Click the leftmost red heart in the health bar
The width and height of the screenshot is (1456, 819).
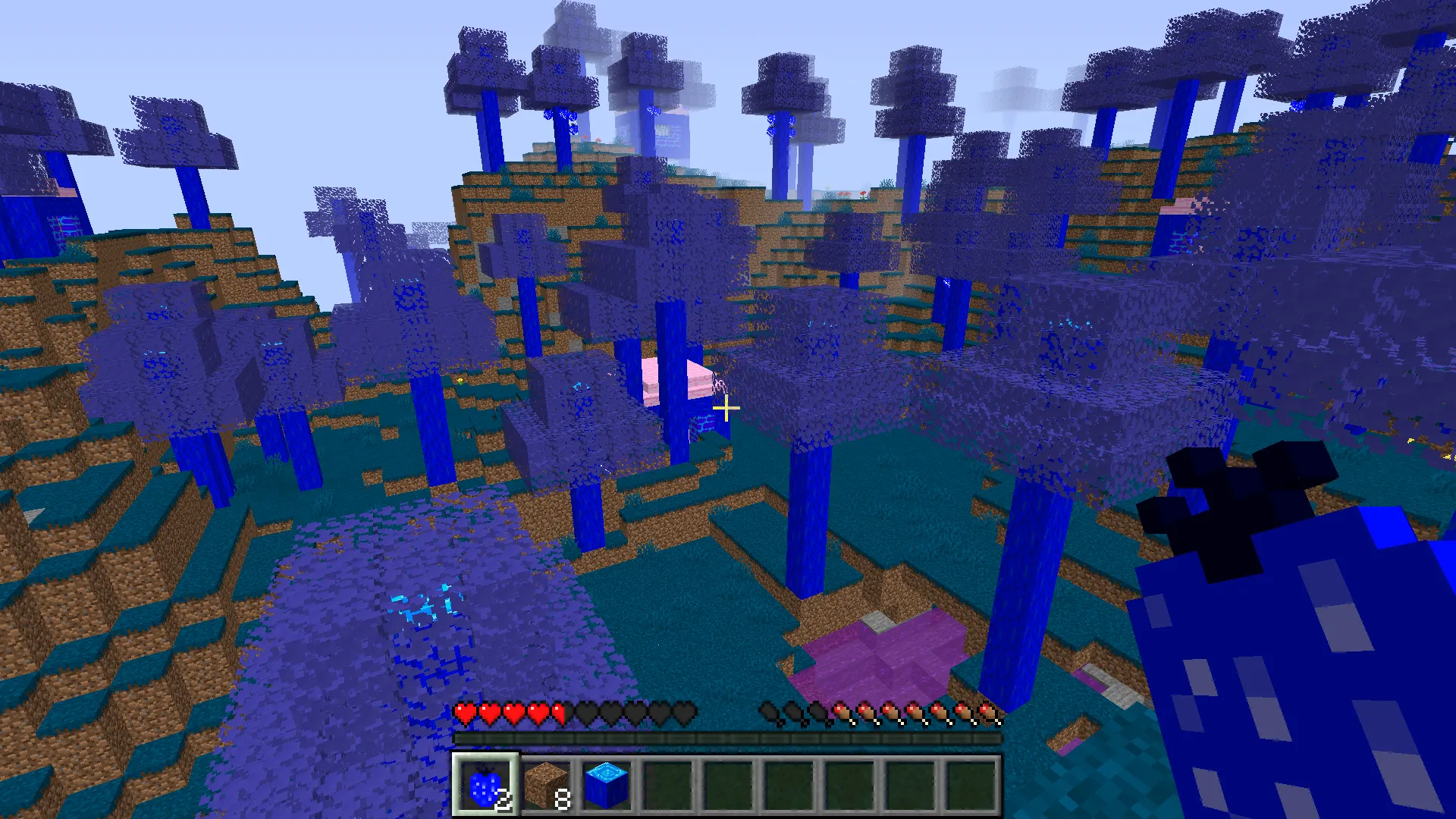click(463, 714)
